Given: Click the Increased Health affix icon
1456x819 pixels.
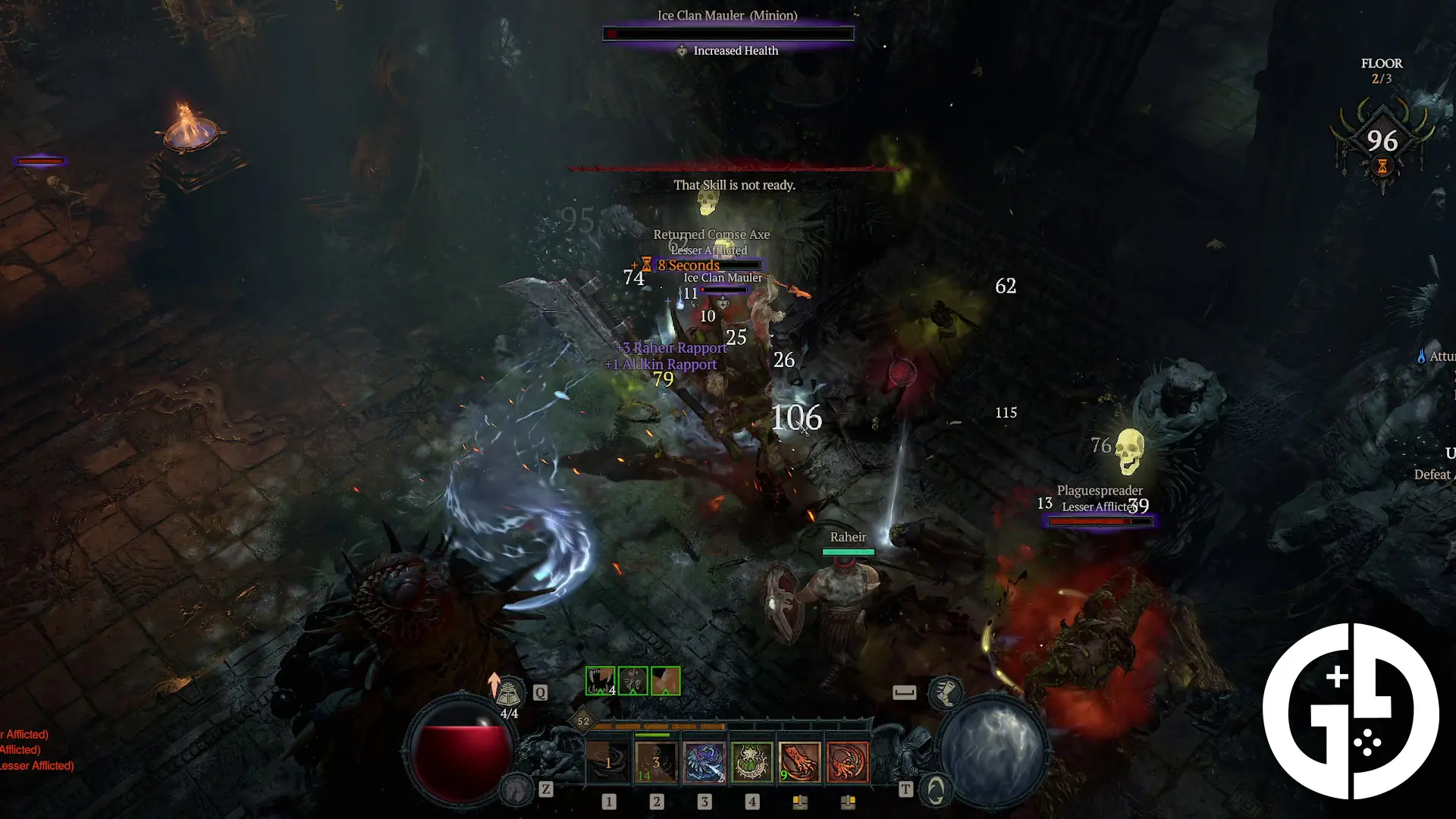Looking at the screenshot, I should click(683, 51).
